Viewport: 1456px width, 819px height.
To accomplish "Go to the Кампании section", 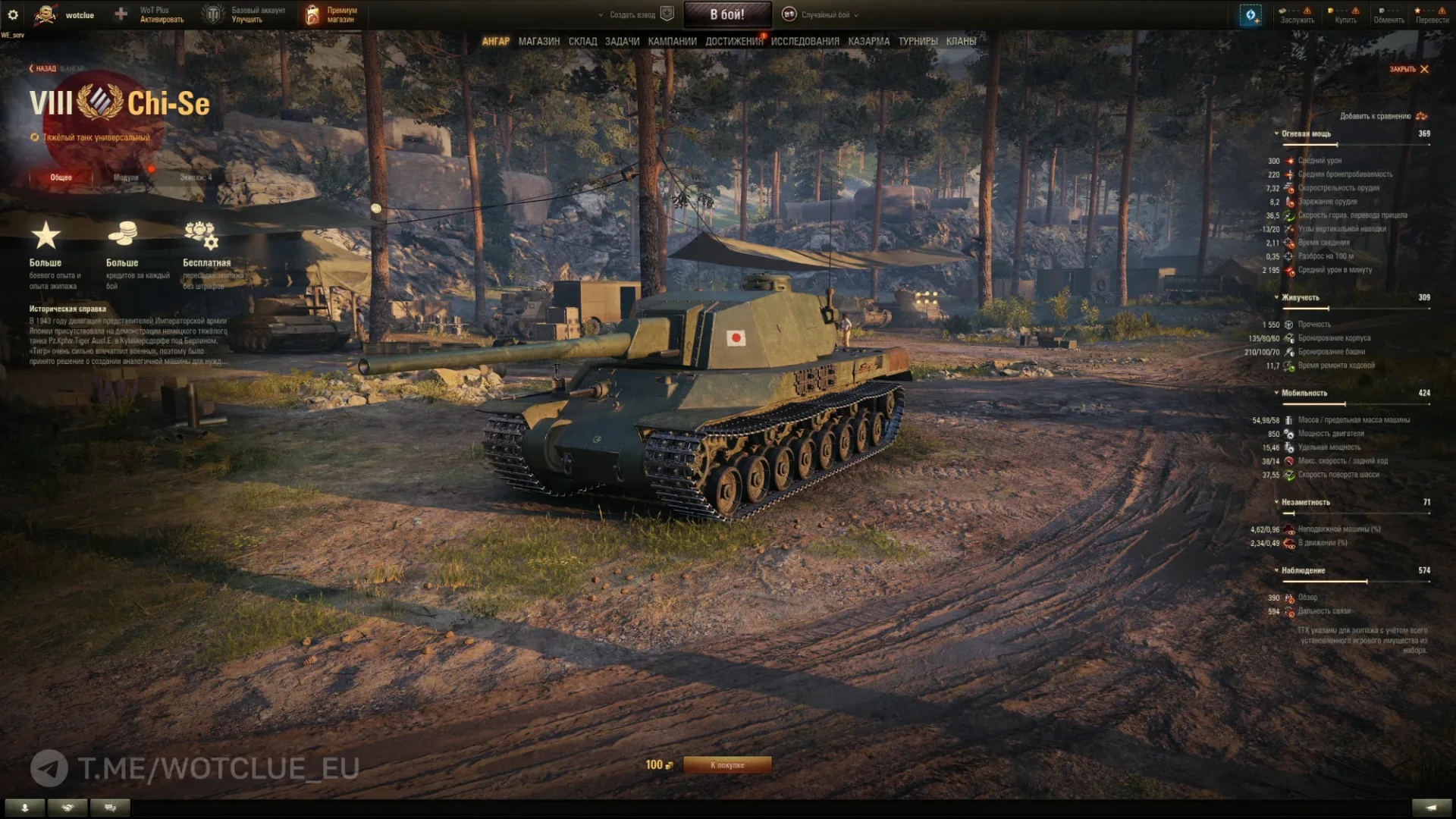I will pyautogui.click(x=672, y=42).
